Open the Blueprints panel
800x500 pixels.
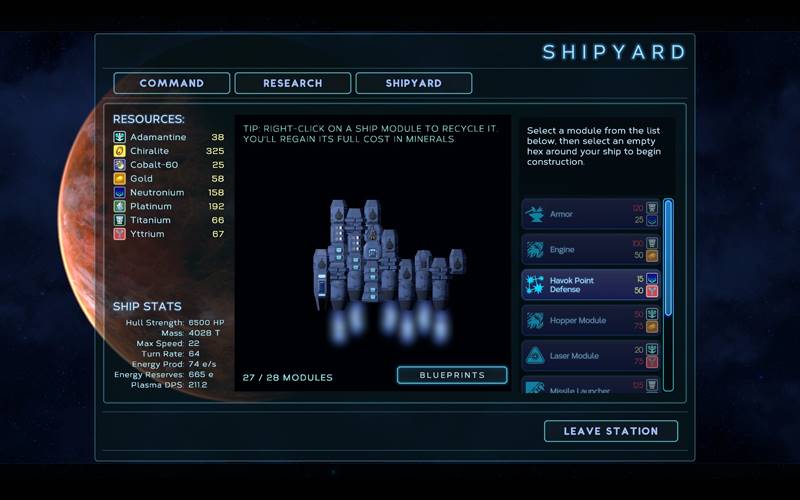pos(452,375)
